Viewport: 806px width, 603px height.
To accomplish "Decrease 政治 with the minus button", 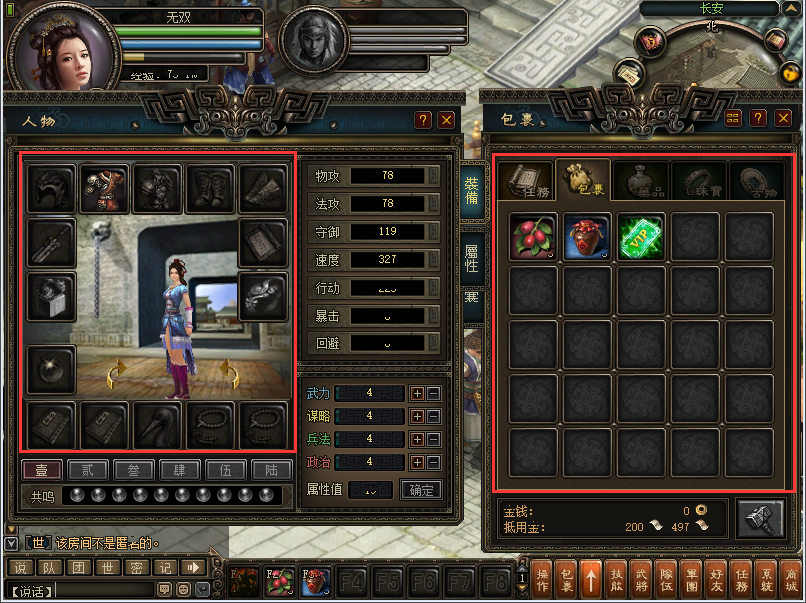I will [x=433, y=462].
